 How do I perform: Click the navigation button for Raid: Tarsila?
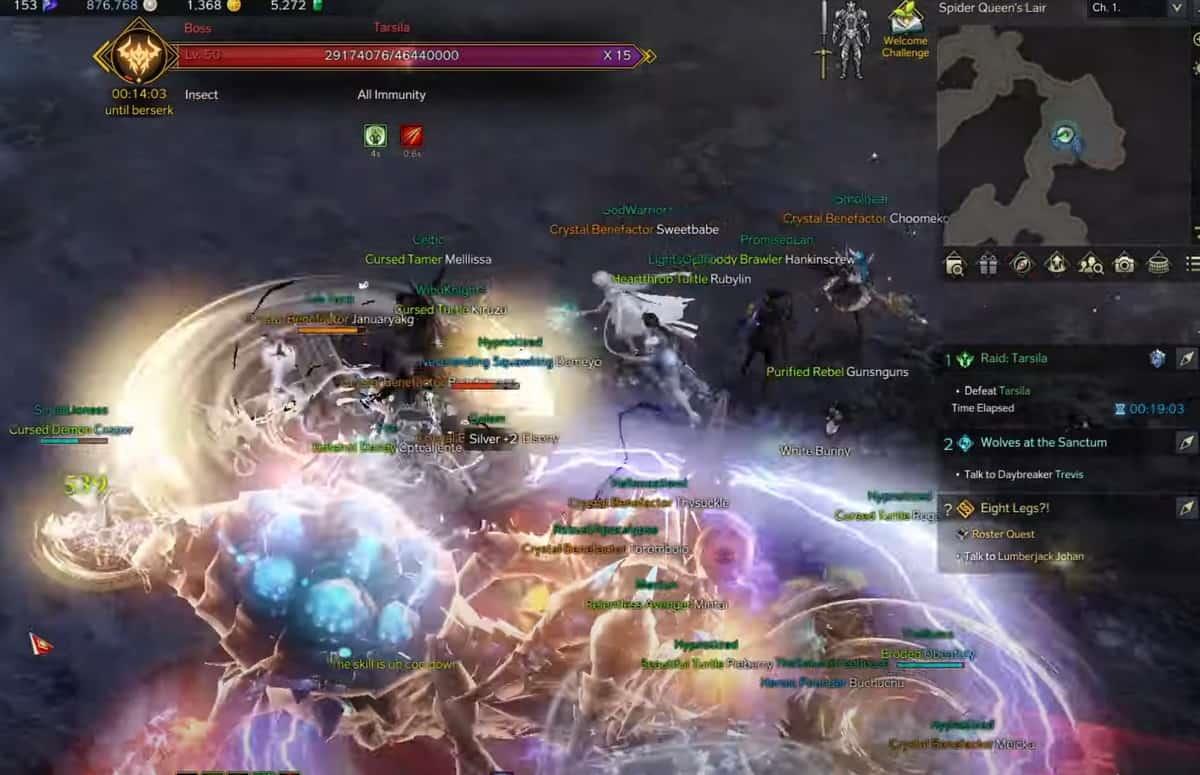tap(1186, 358)
